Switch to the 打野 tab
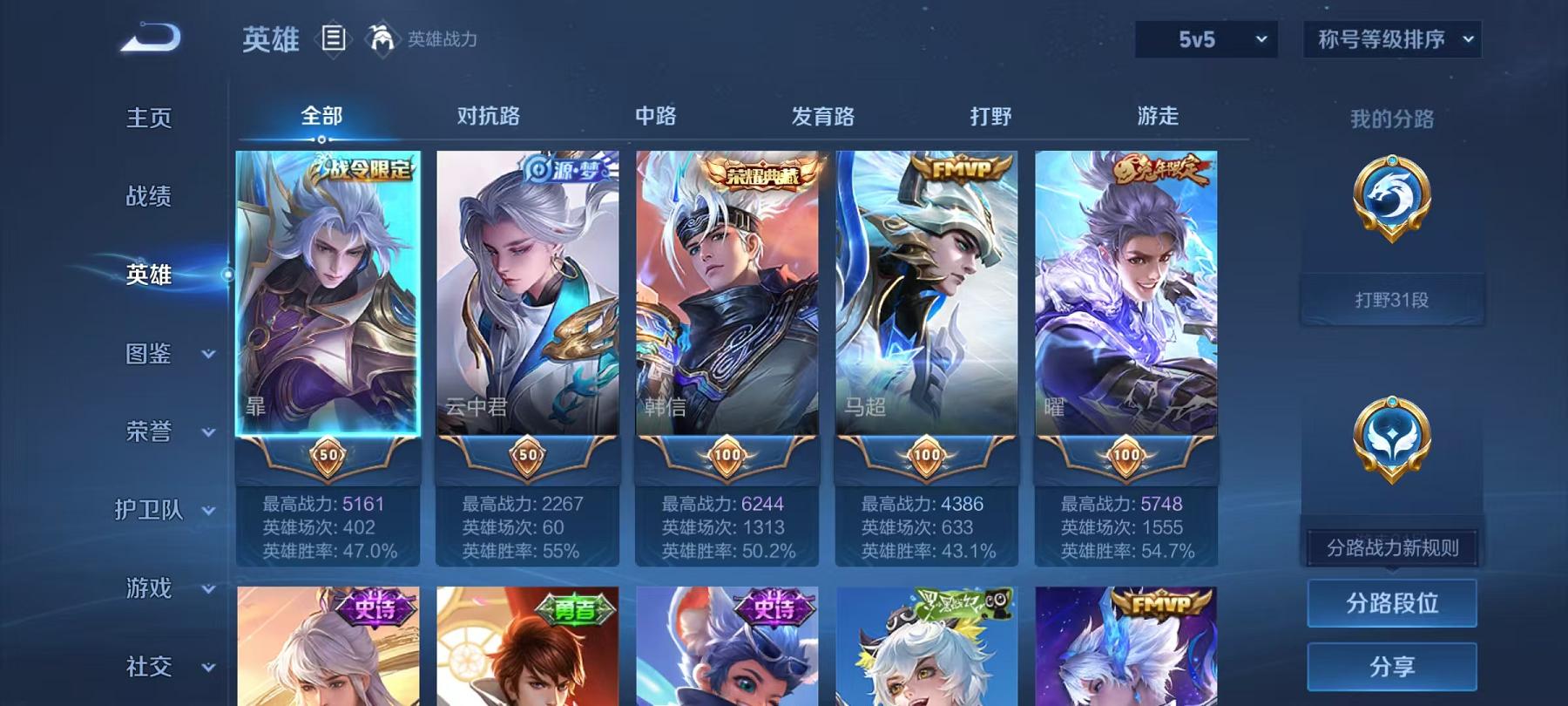Viewport: 1568px width, 706px height. 992,116
